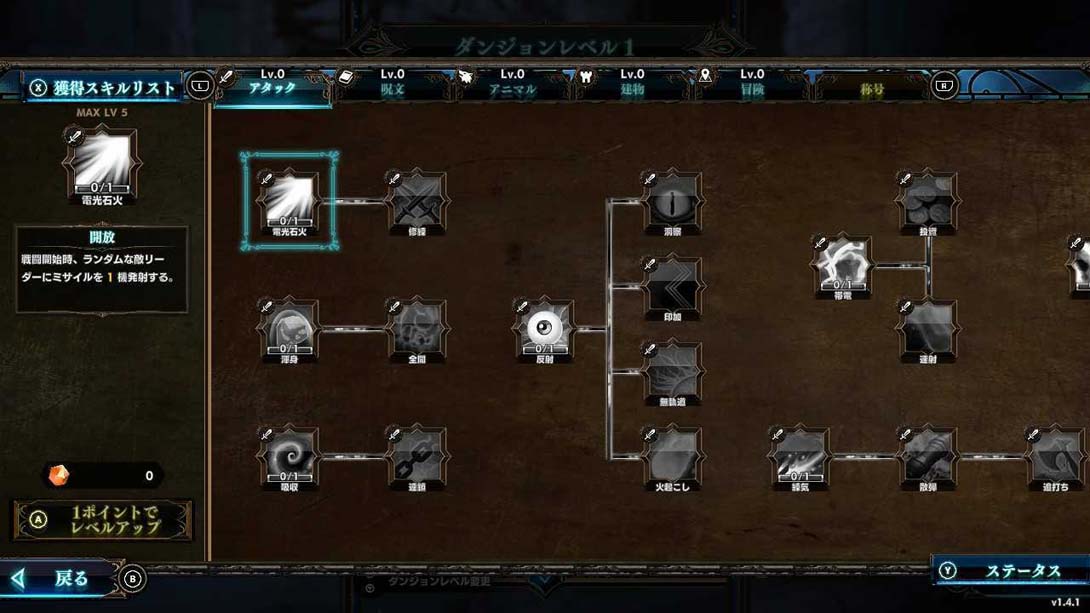1090x613 pixels.
Task: Select the 帯電 lightning skill node
Action: click(x=843, y=265)
